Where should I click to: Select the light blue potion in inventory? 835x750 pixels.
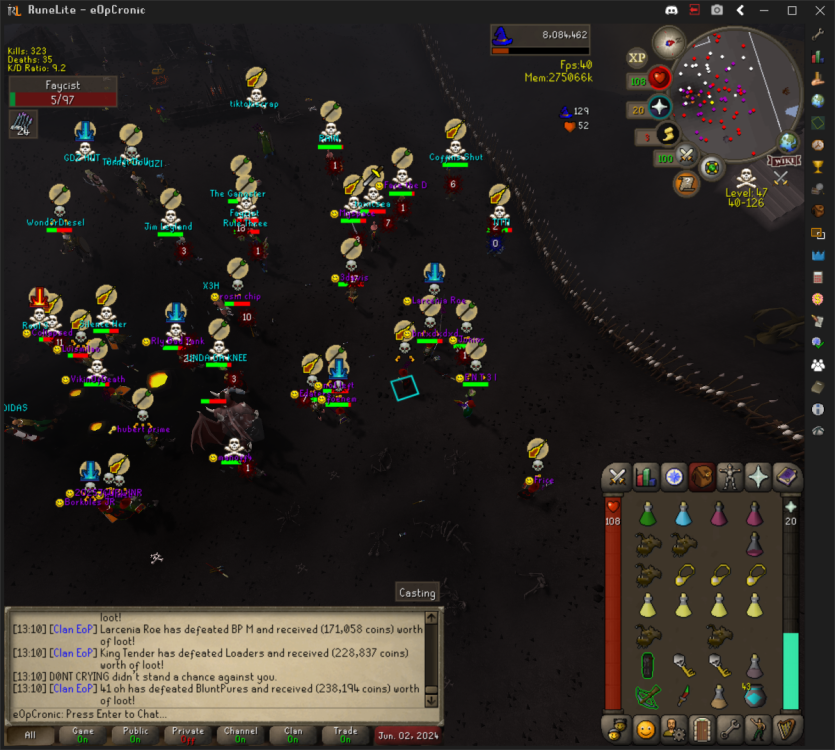pyautogui.click(x=683, y=515)
